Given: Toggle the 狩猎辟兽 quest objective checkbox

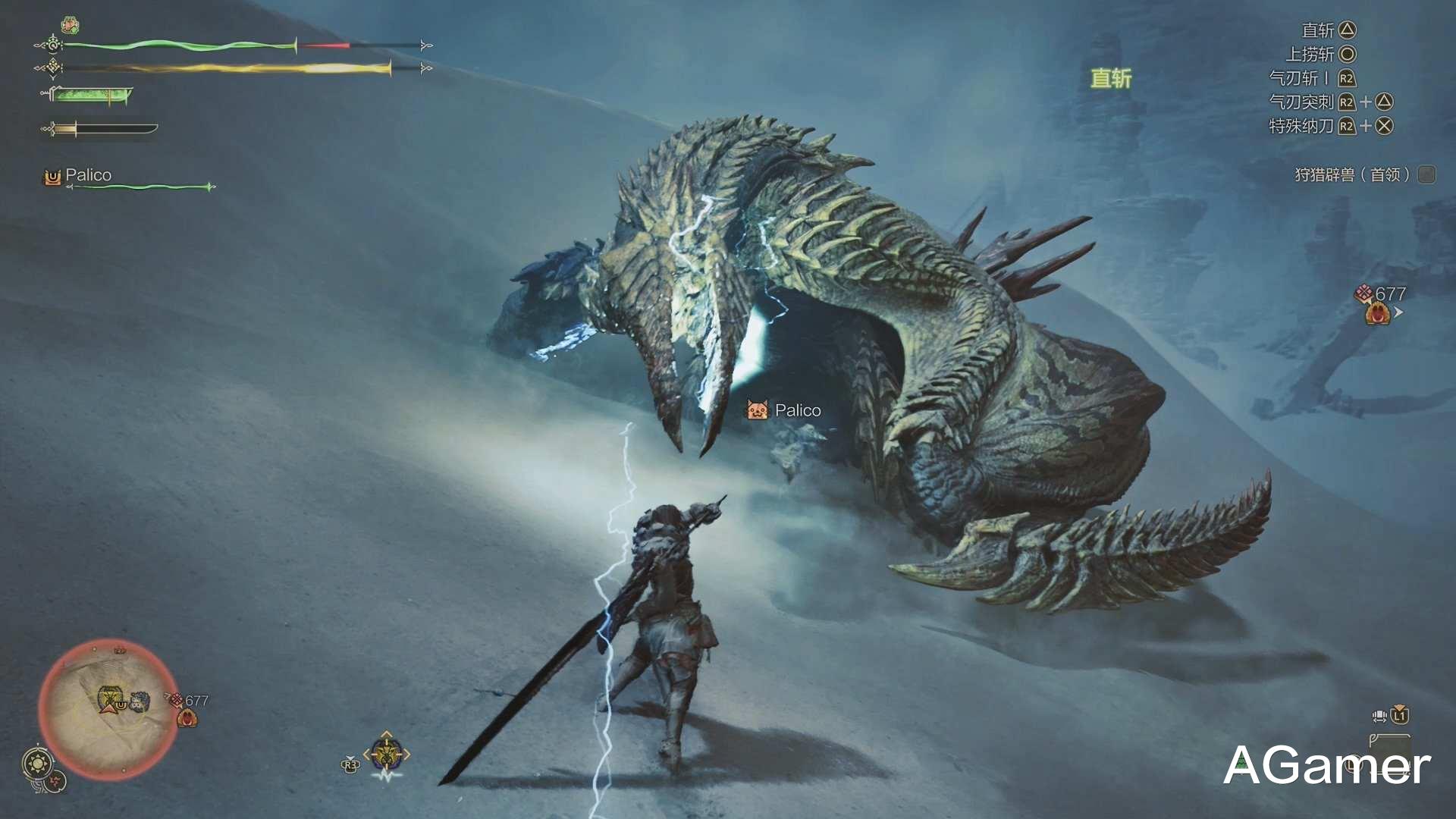Looking at the screenshot, I should pos(1426,174).
